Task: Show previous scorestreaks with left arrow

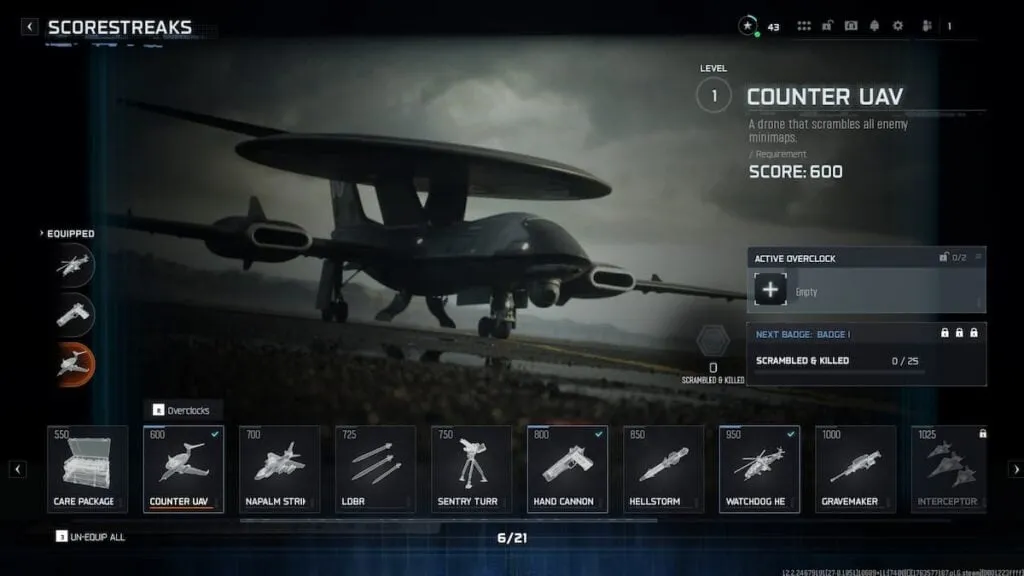Action: (18, 469)
